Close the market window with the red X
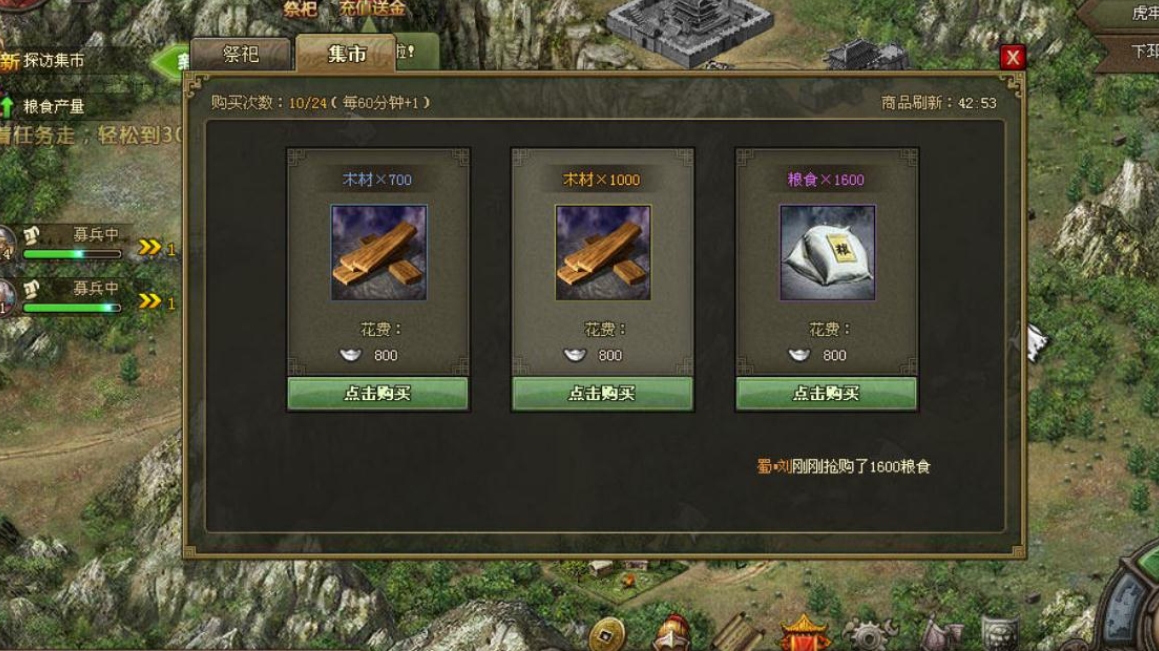The width and height of the screenshot is (1159, 651). click(x=1012, y=57)
